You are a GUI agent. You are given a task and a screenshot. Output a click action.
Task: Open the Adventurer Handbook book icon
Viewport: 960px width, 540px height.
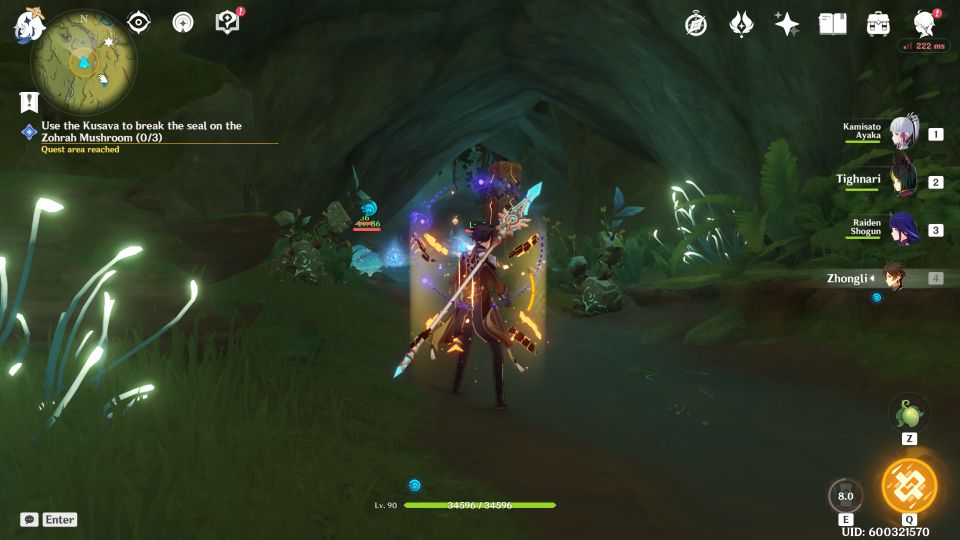(x=832, y=24)
